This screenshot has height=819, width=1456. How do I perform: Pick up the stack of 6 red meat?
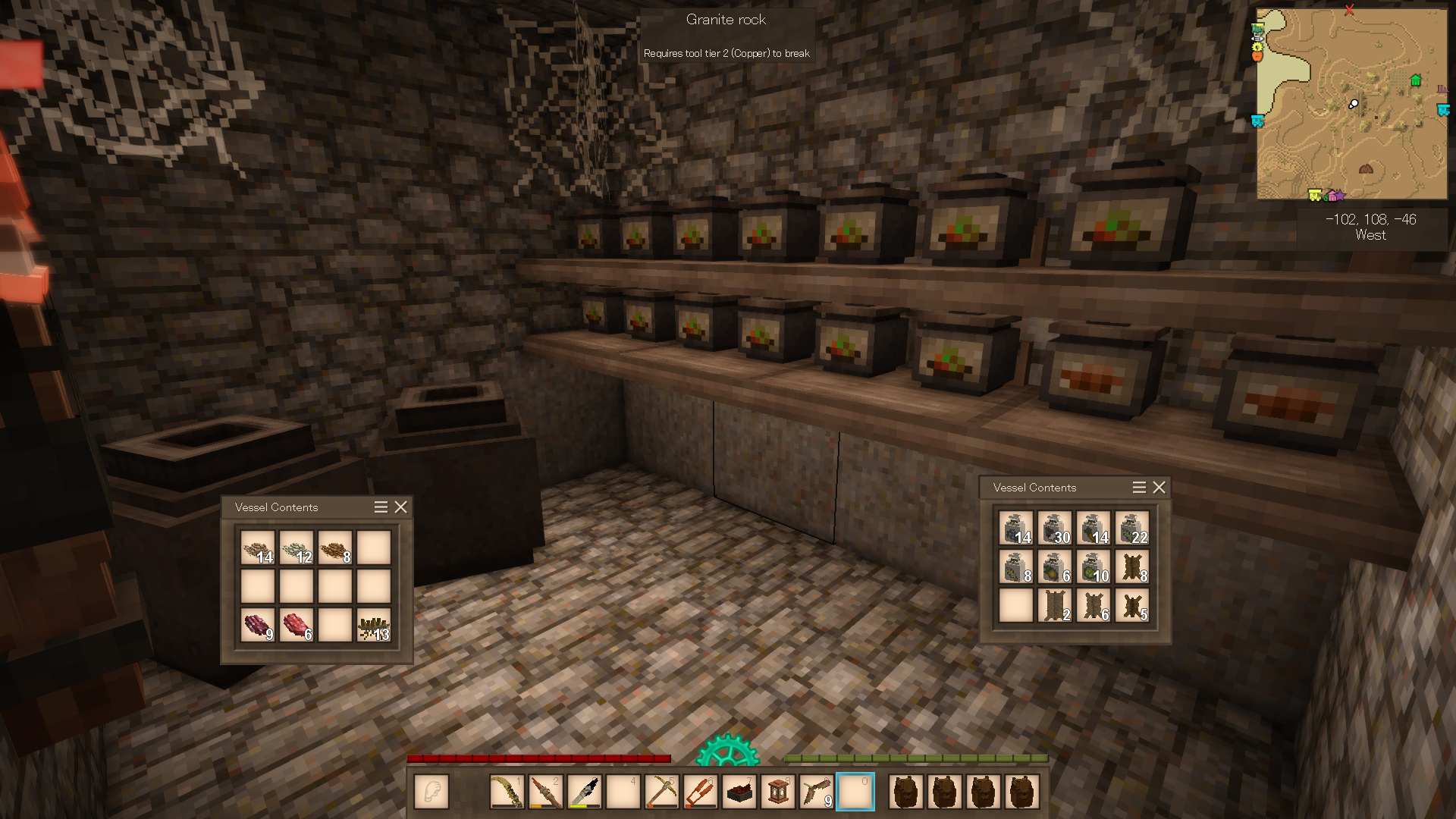point(297,626)
